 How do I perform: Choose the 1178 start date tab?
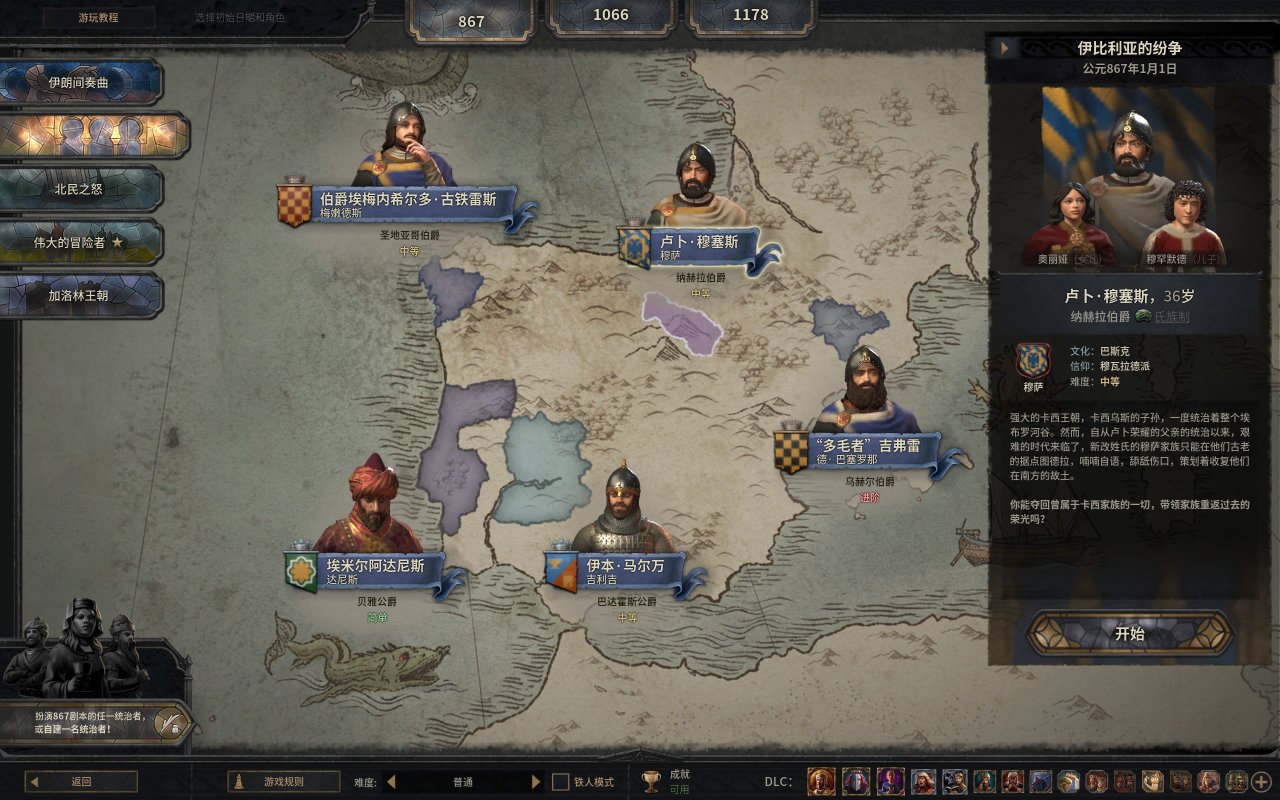coord(750,15)
